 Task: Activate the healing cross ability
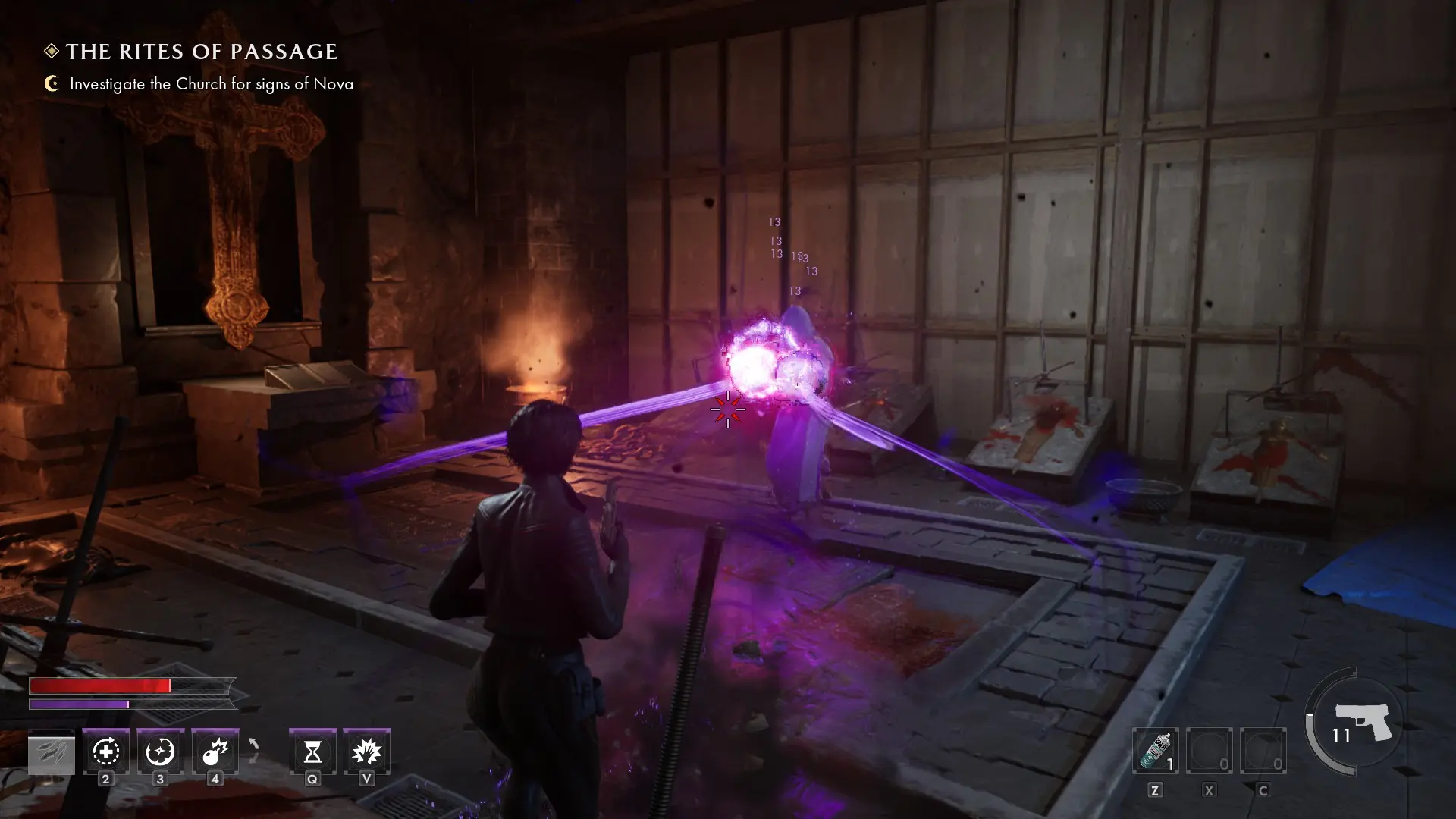106,752
